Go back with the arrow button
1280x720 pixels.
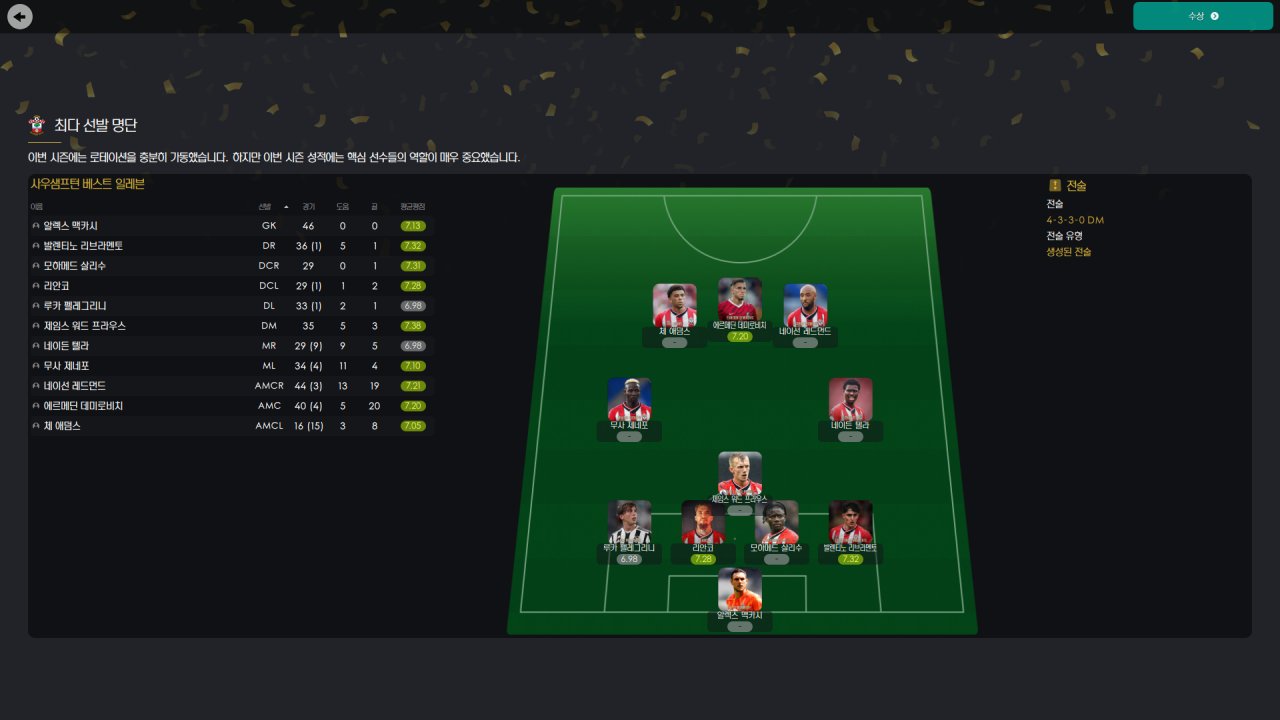point(19,16)
